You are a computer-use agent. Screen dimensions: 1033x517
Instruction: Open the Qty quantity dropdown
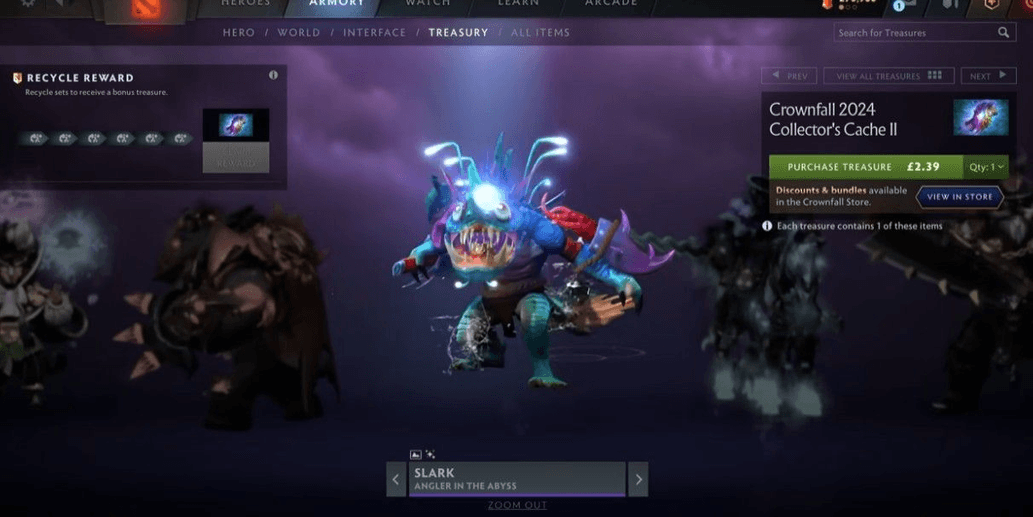986,167
